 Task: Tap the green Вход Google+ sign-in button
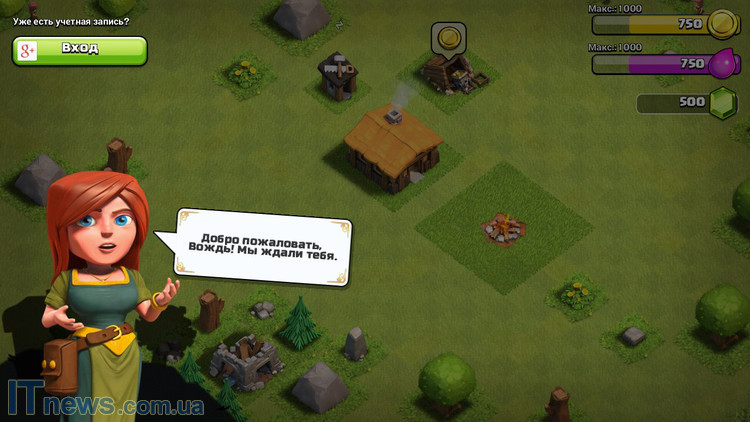(x=80, y=50)
